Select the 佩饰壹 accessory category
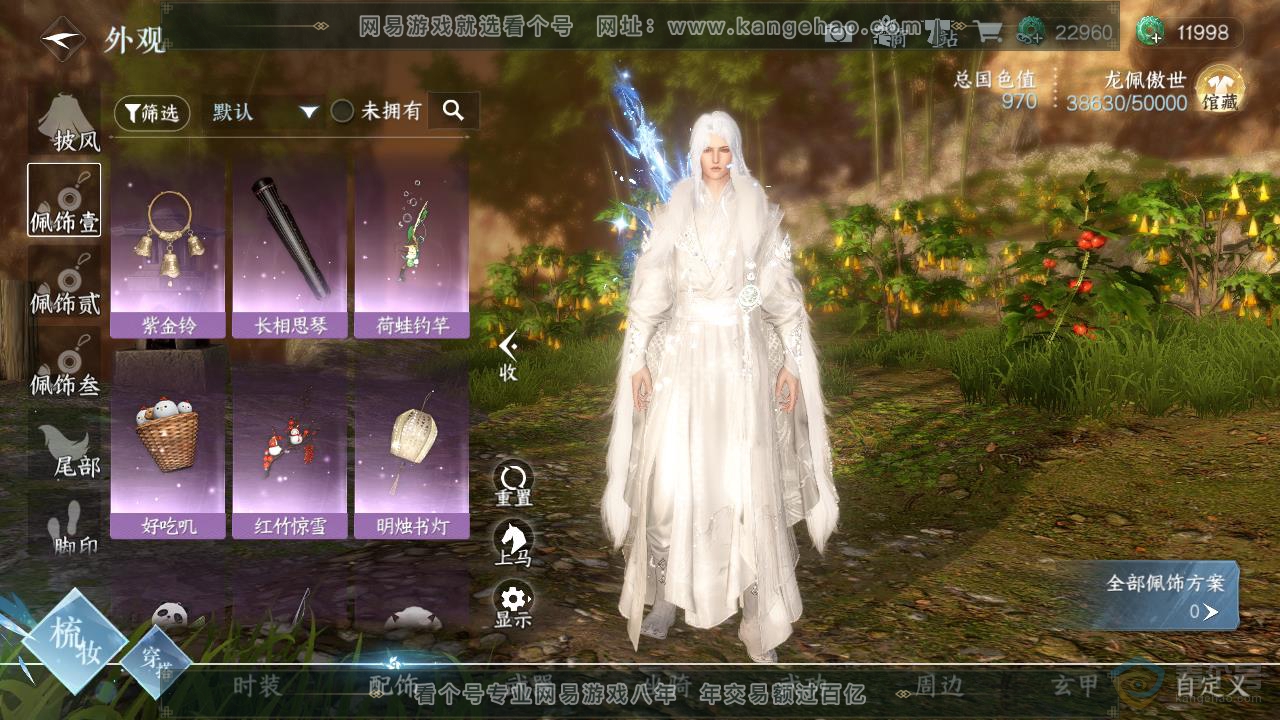The width and height of the screenshot is (1280, 720). [x=64, y=200]
